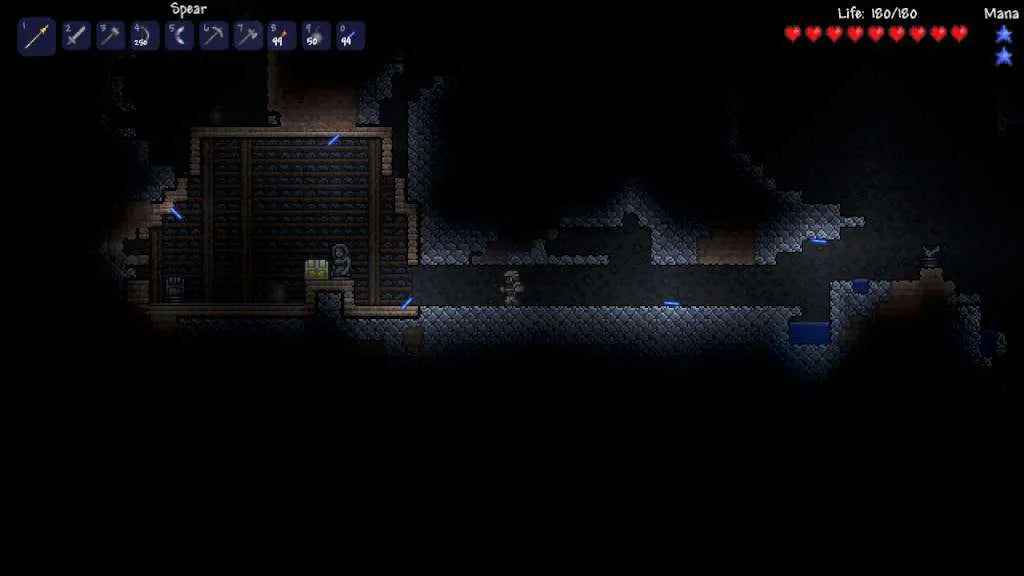1024x576 pixels.
Task: Switch to the pickaxe hotbar slot
Action: point(214,37)
